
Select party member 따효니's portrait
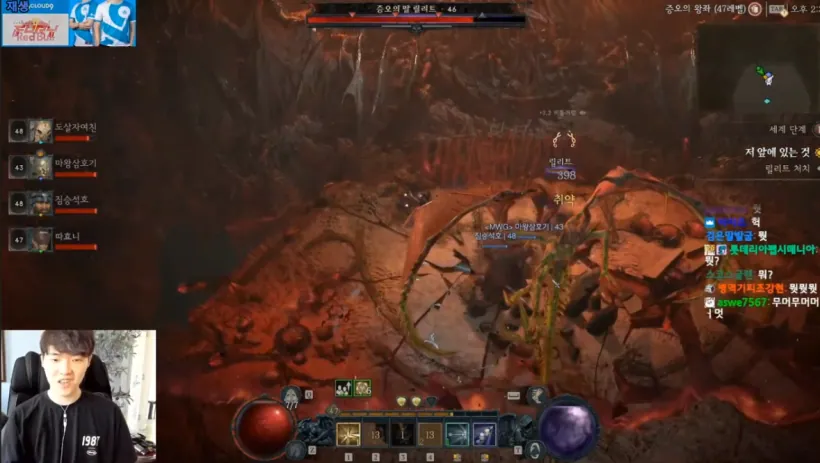pyautogui.click(x=41, y=239)
